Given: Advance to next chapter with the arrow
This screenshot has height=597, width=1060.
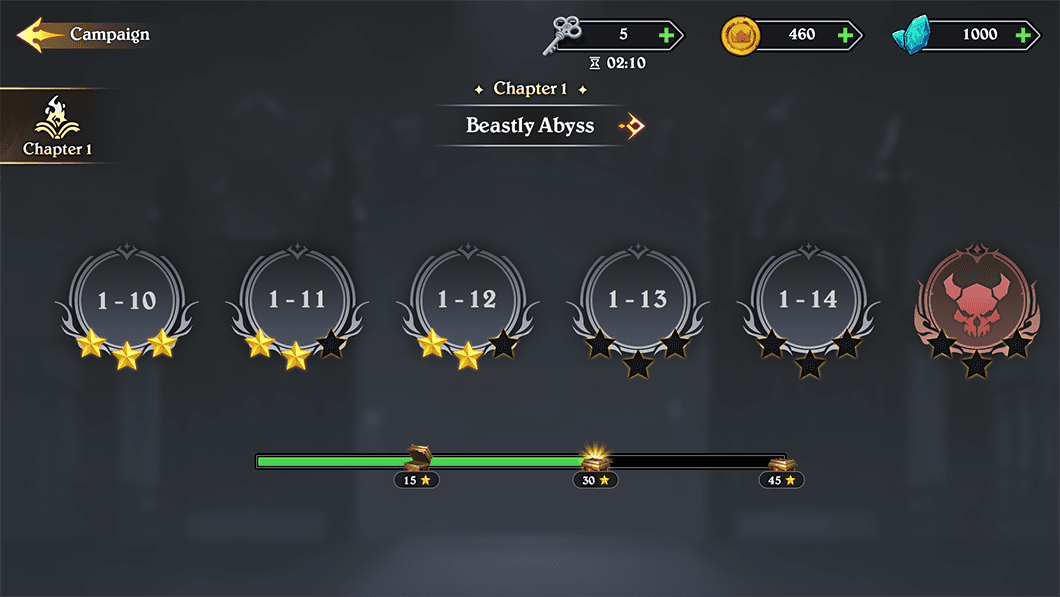Looking at the screenshot, I should [x=632, y=126].
